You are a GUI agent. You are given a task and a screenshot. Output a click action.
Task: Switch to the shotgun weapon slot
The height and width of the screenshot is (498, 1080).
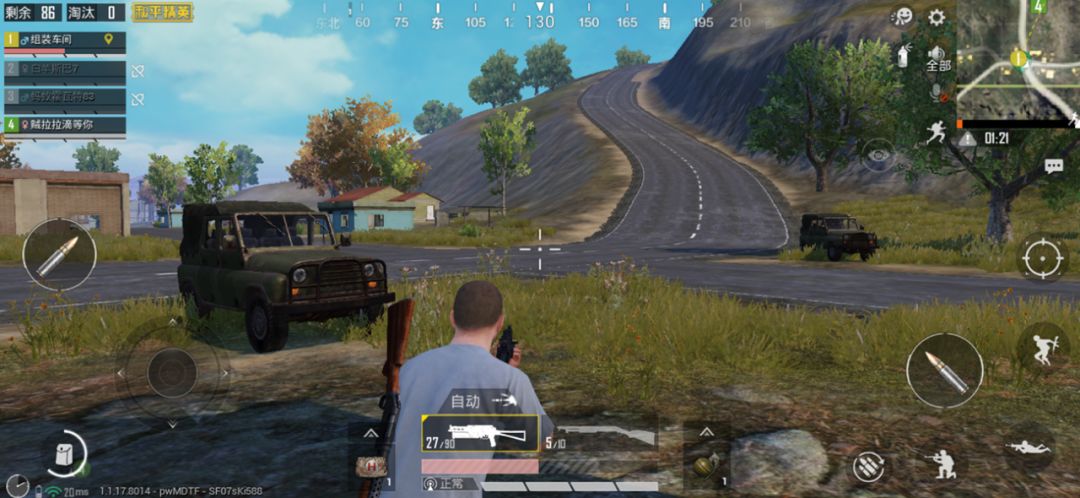(600, 440)
